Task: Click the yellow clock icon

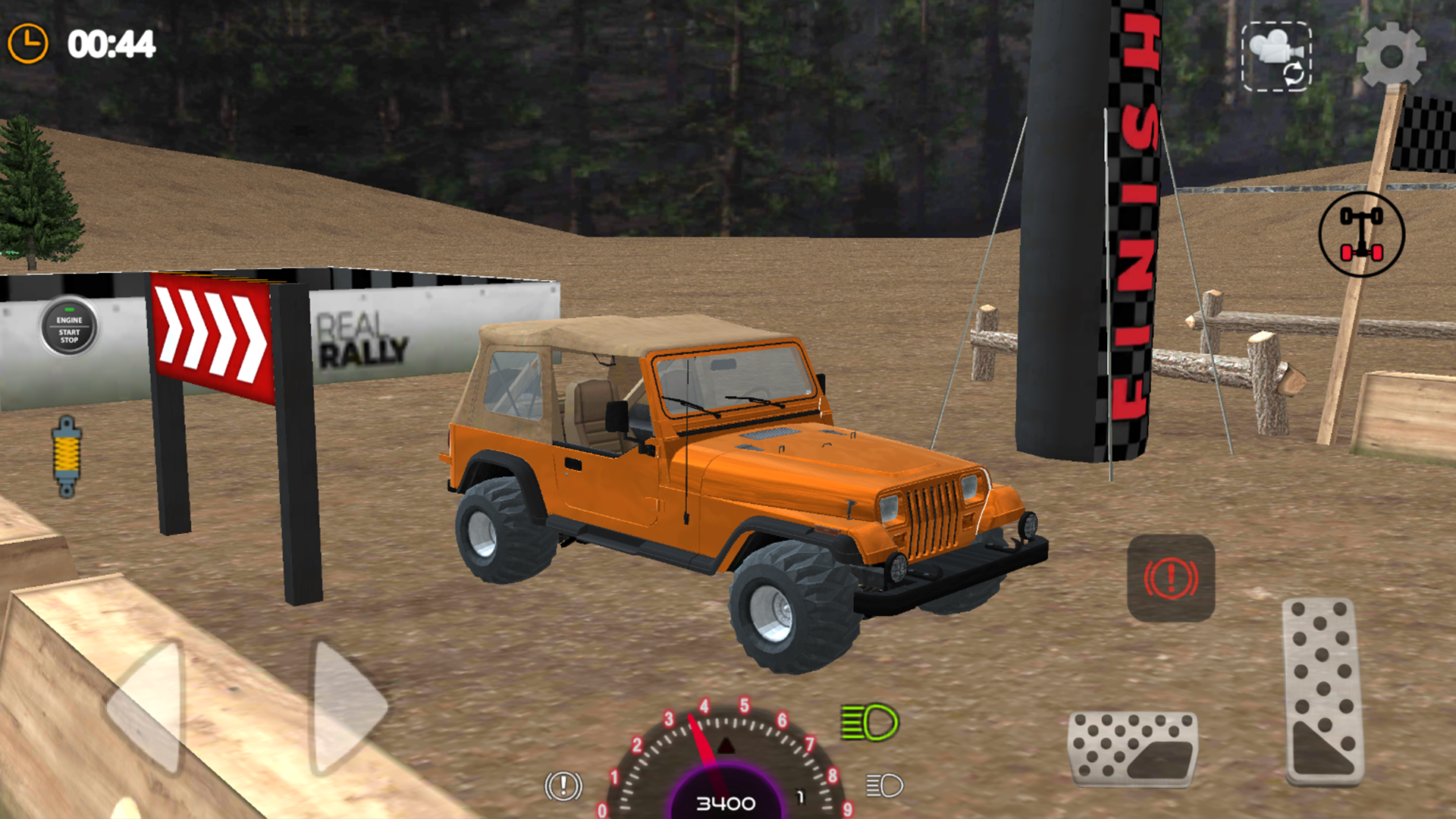Action: tap(28, 42)
